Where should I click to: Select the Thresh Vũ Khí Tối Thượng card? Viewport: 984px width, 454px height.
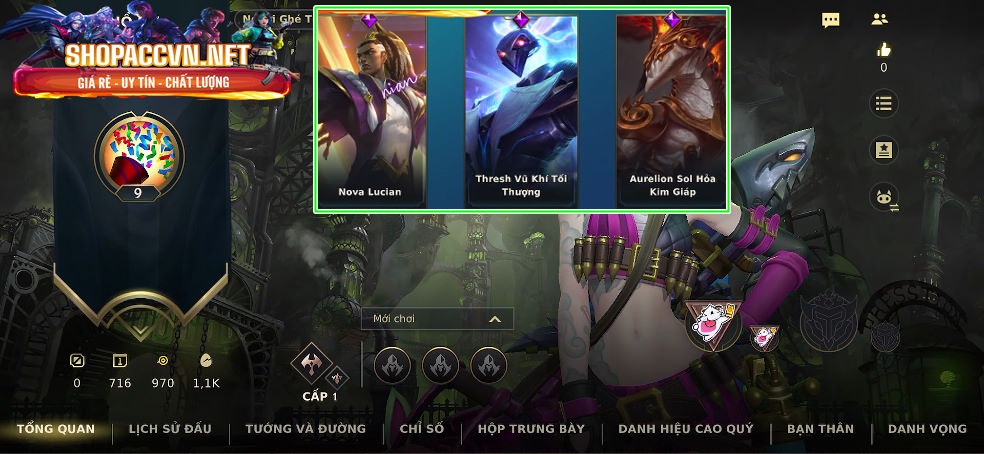point(521,110)
